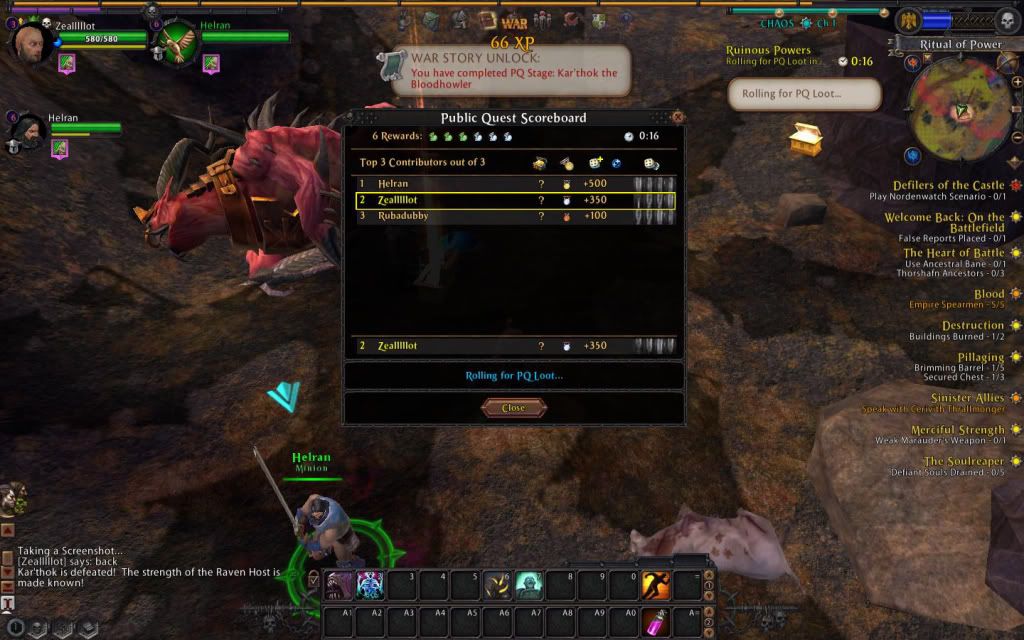Activate the blue skeletal figure ability
Viewport: 1024px width, 640px height.
(370, 584)
